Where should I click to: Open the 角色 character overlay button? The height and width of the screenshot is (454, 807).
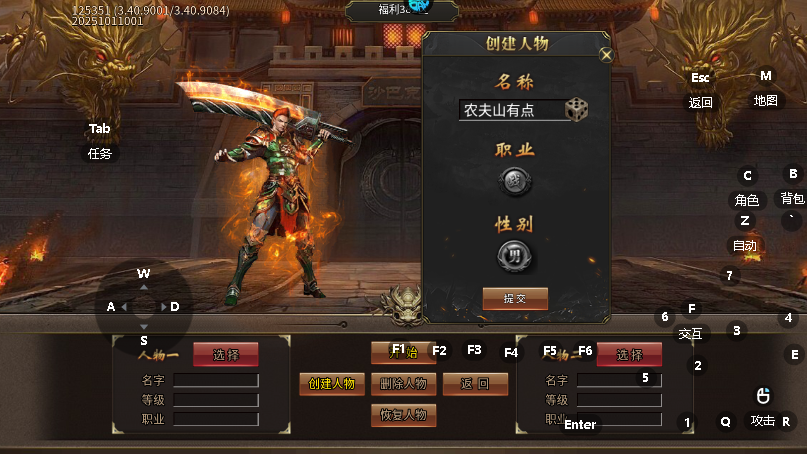coord(747,200)
